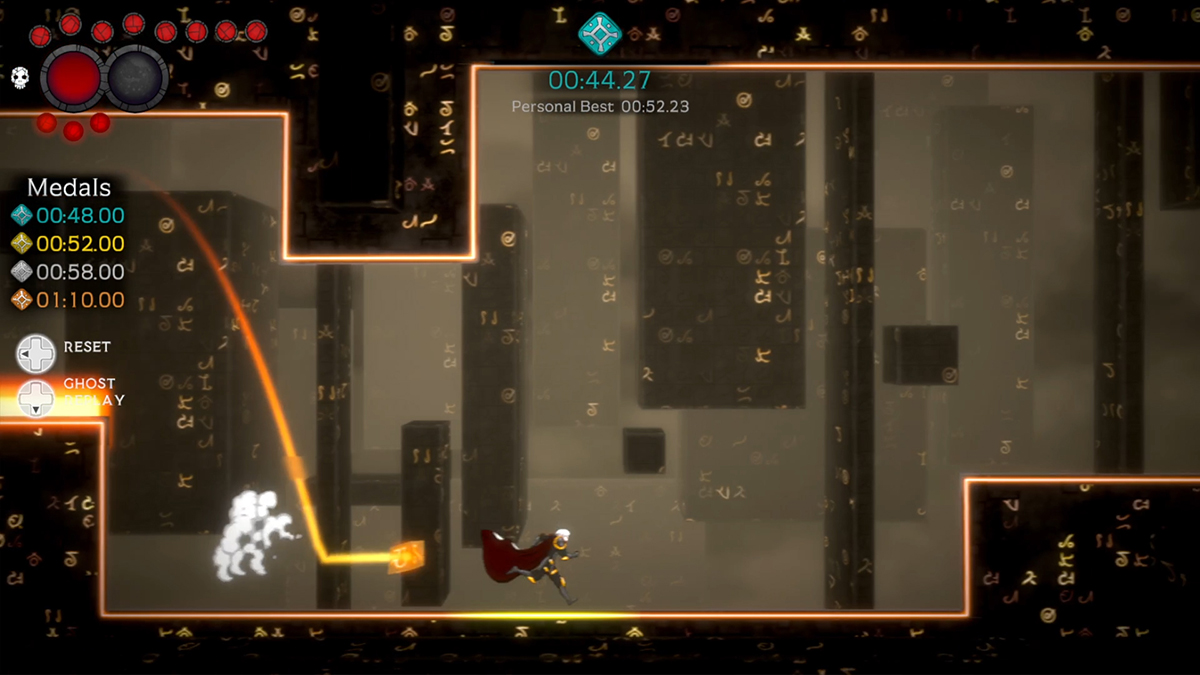Click the small white skull icon

pyautogui.click(x=20, y=79)
